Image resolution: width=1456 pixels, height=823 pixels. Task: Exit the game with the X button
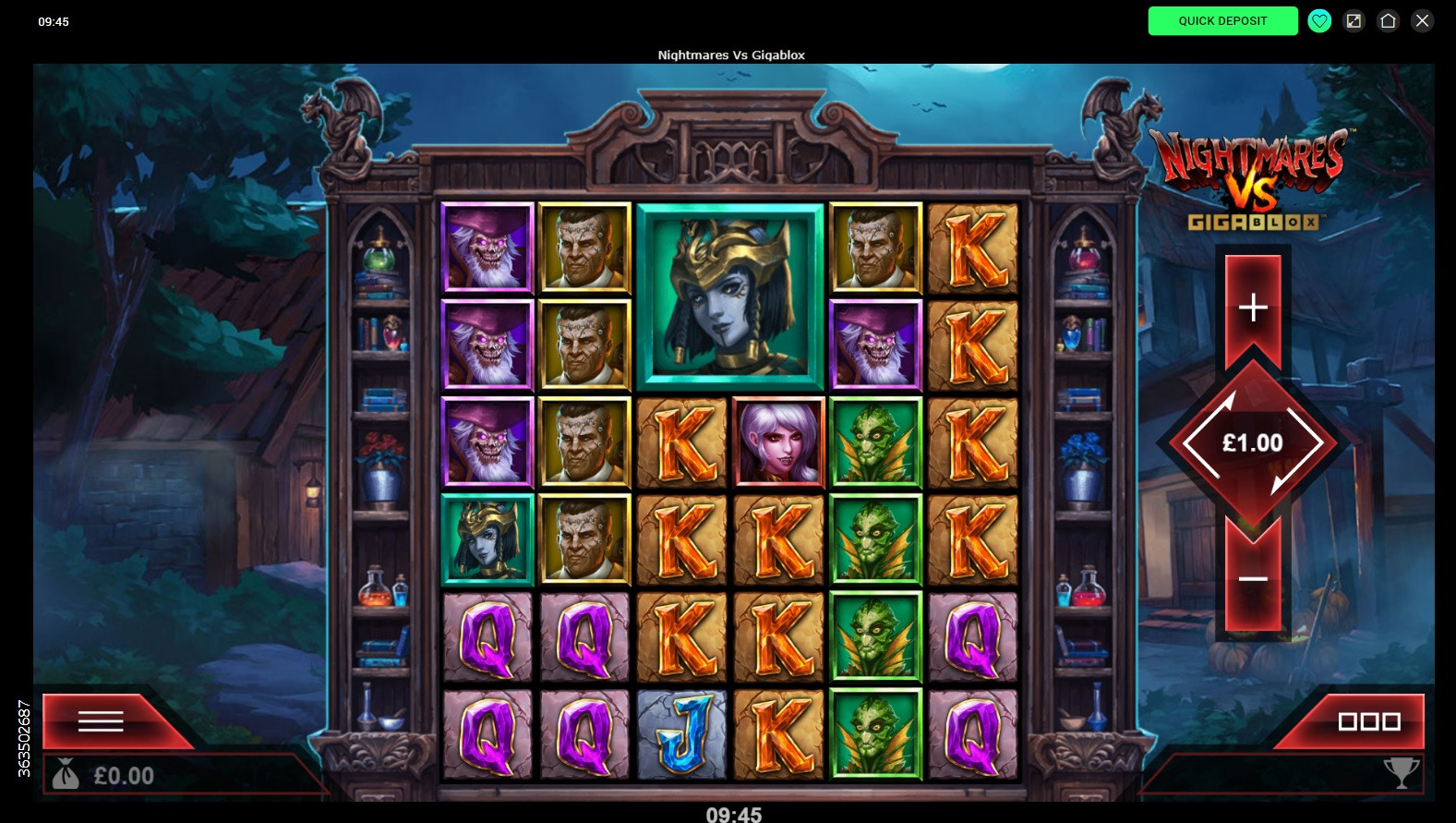[1422, 20]
